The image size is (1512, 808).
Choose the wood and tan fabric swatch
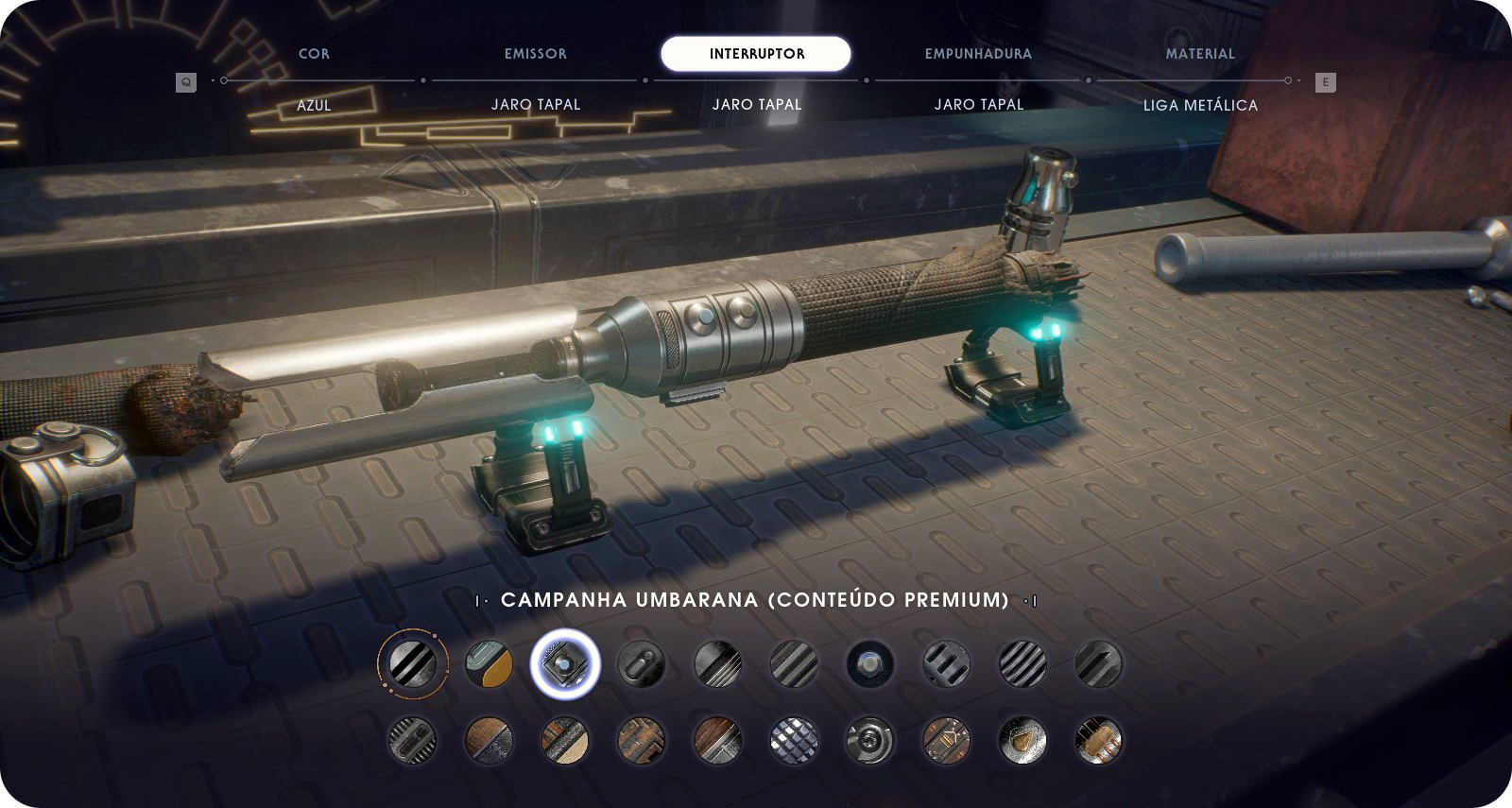[565, 739]
